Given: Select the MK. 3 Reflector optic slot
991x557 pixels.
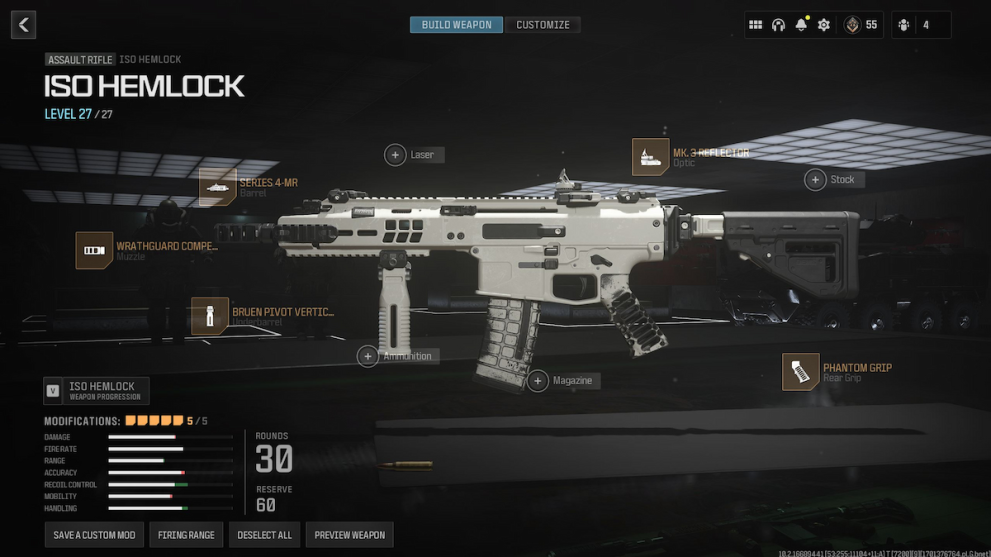Looking at the screenshot, I should click(651, 157).
